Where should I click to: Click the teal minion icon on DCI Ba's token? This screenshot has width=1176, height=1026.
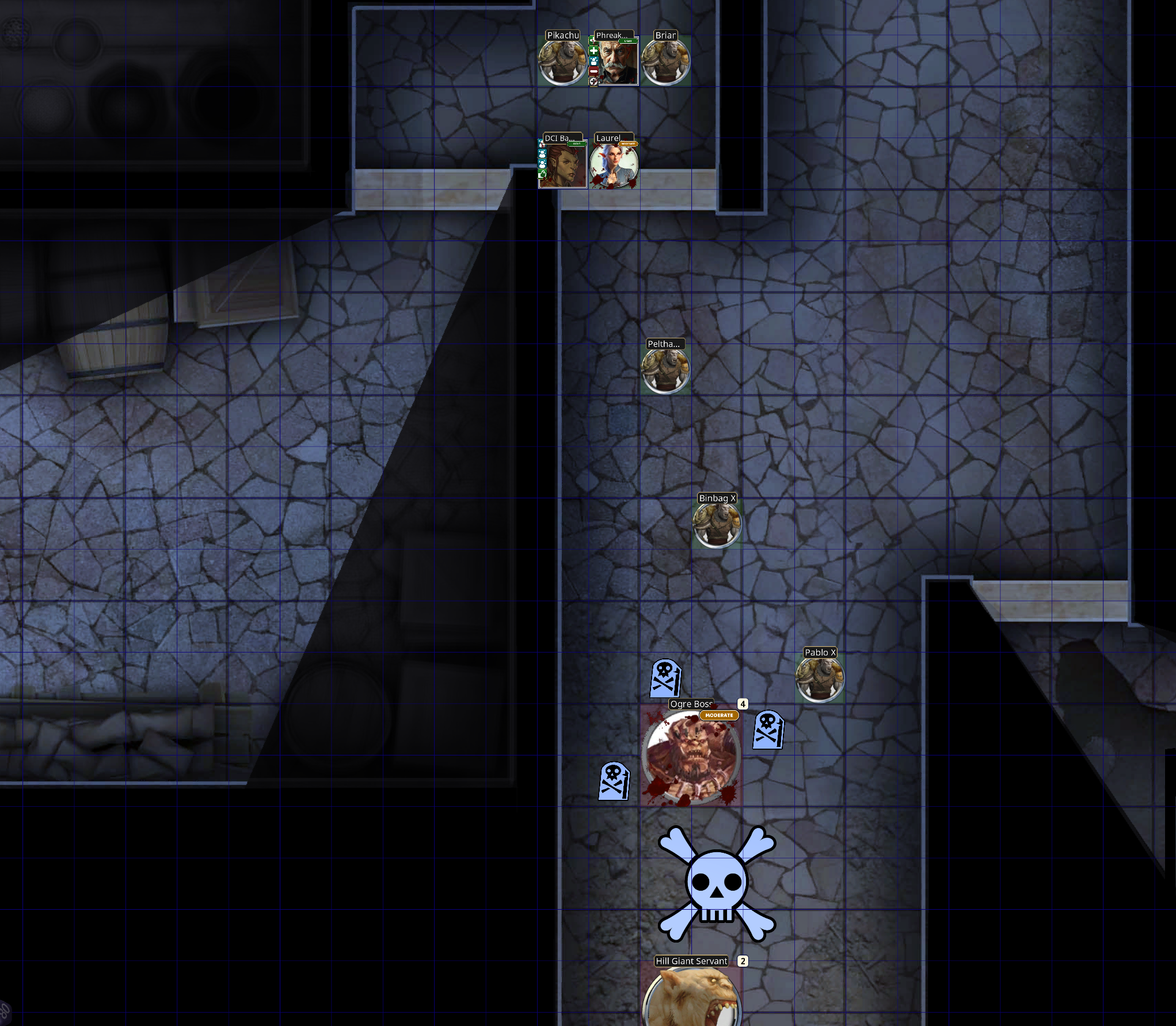pyautogui.click(x=542, y=152)
